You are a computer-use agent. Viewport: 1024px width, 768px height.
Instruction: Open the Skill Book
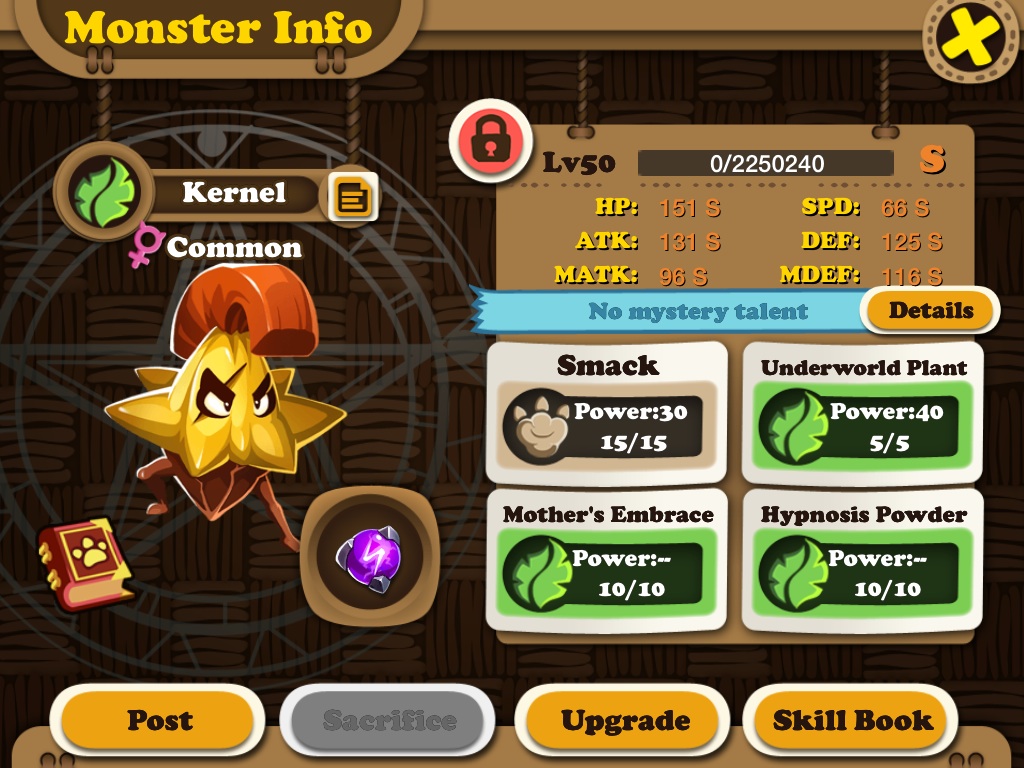coord(852,720)
